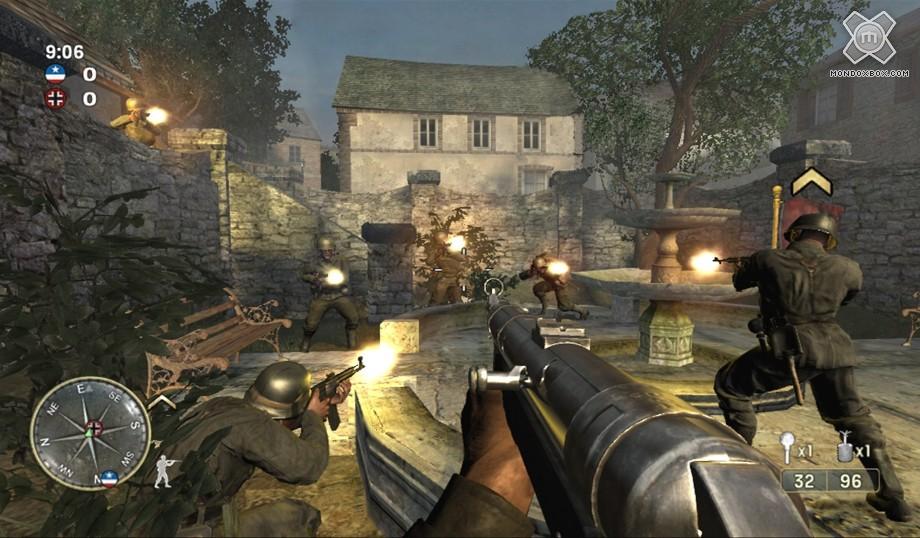Viewport: 920px width, 538px height.
Task: Select the American team flag icon
Action: click(55, 73)
